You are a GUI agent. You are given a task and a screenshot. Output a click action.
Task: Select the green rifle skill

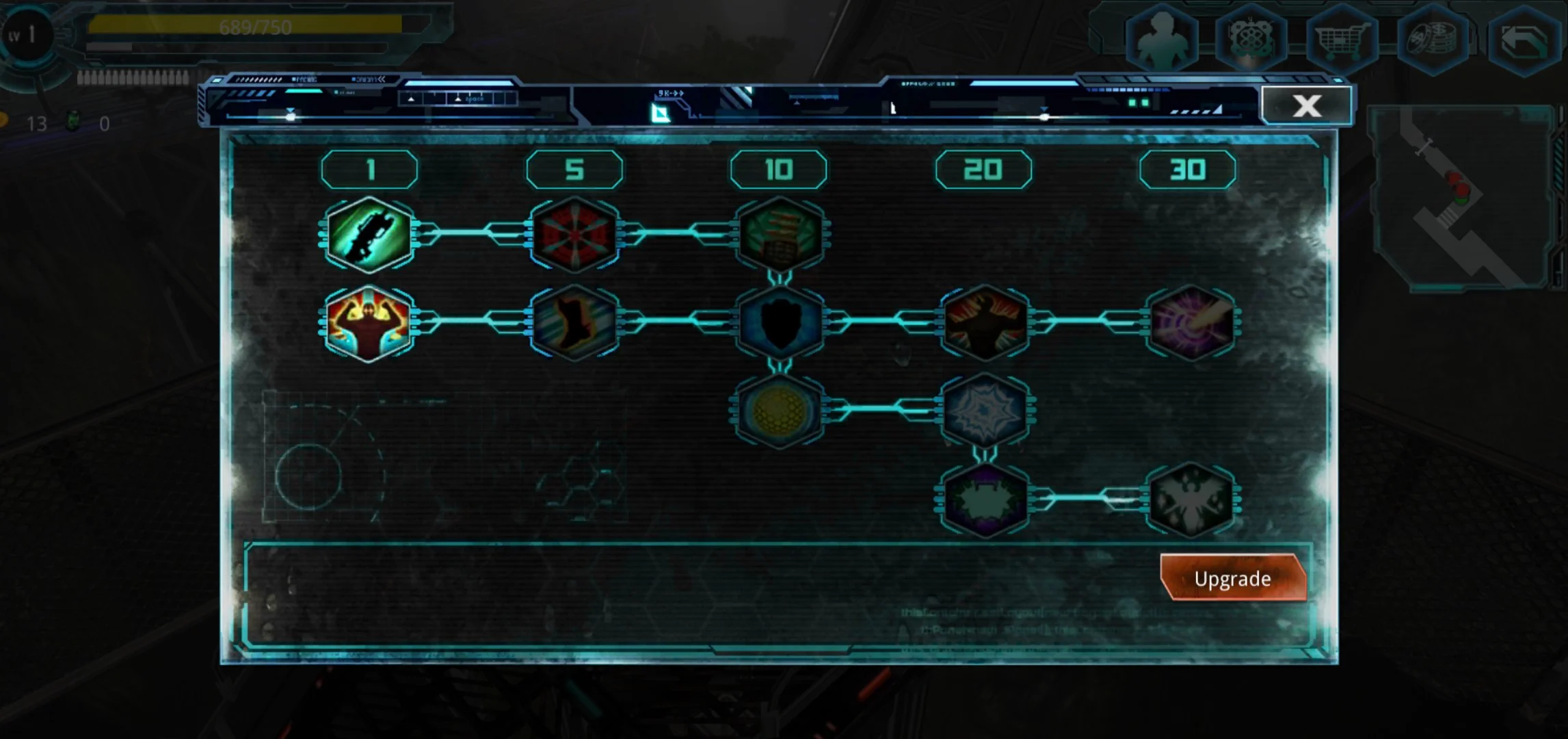click(x=369, y=235)
